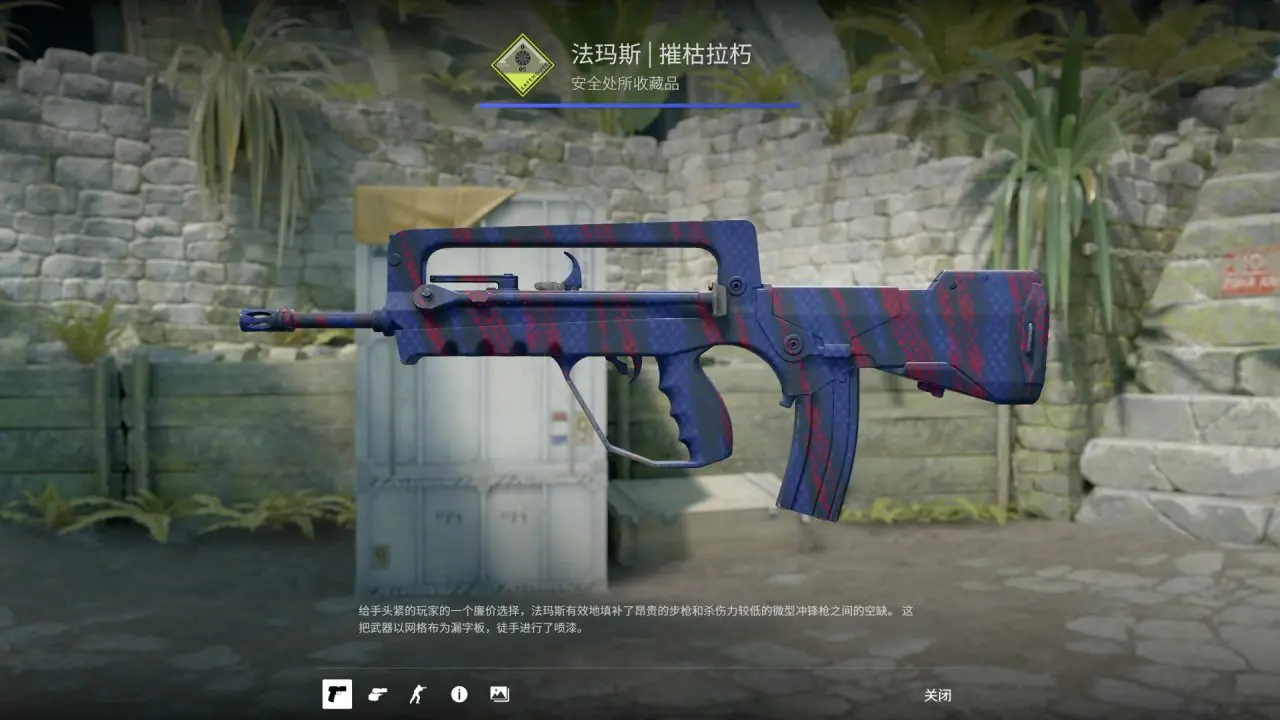Select the pistol weapon view icon
Image resolution: width=1280 pixels, height=720 pixels.
pos(337,694)
